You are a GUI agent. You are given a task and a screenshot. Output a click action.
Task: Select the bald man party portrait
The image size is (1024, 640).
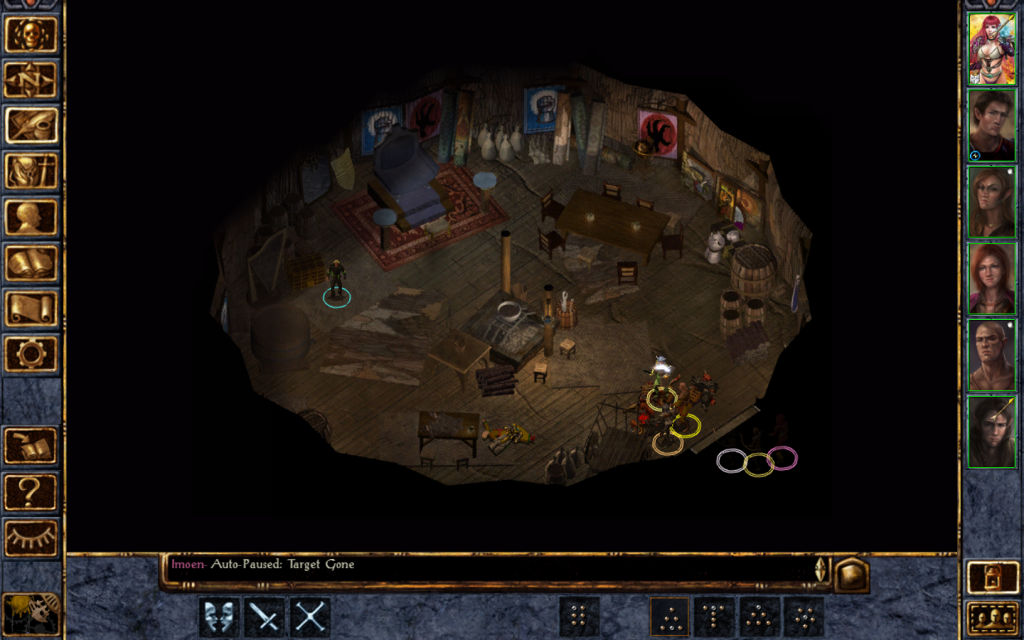pos(991,354)
